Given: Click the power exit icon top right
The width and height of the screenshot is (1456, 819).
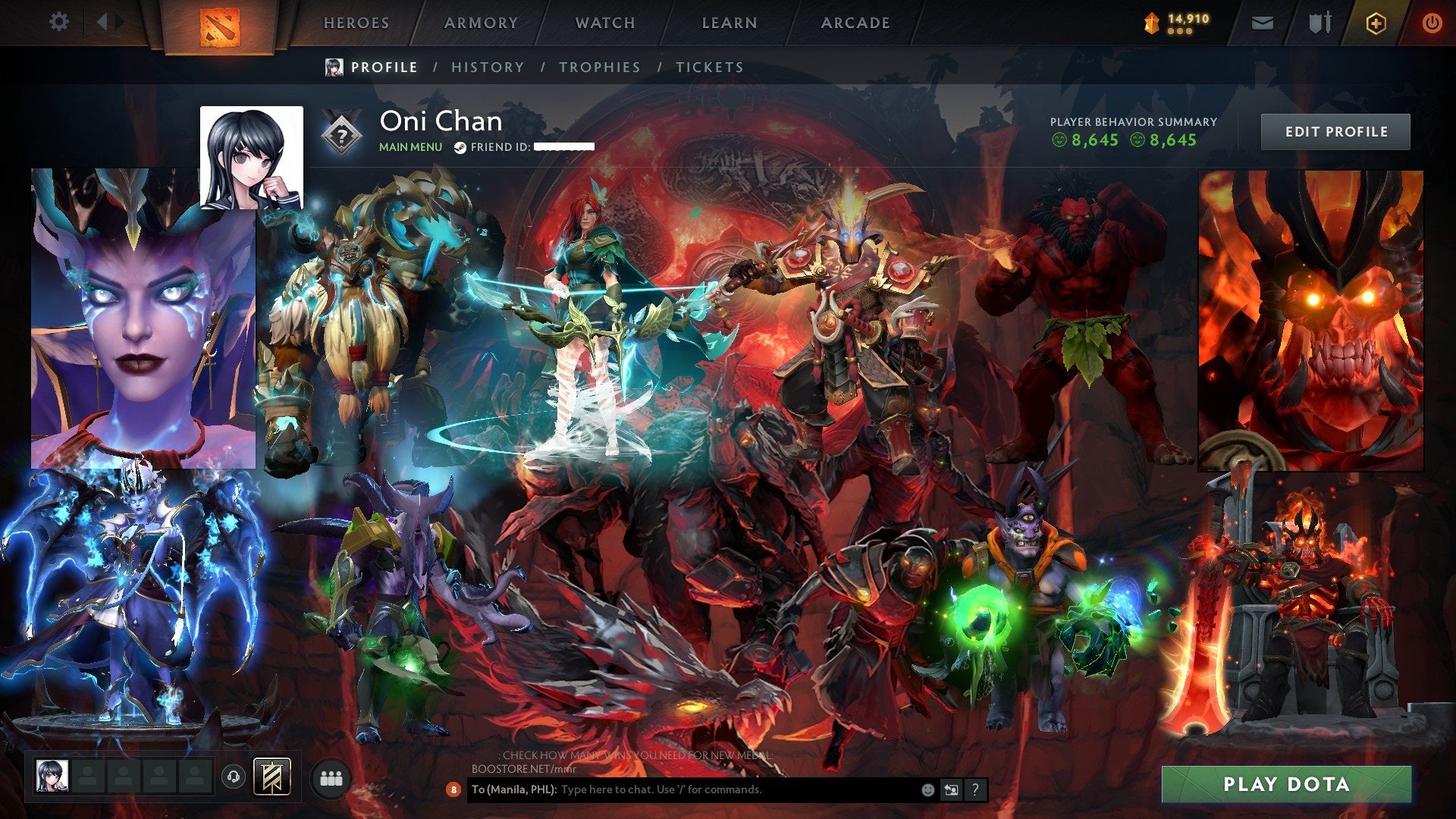Looking at the screenshot, I should pyautogui.click(x=1432, y=23).
